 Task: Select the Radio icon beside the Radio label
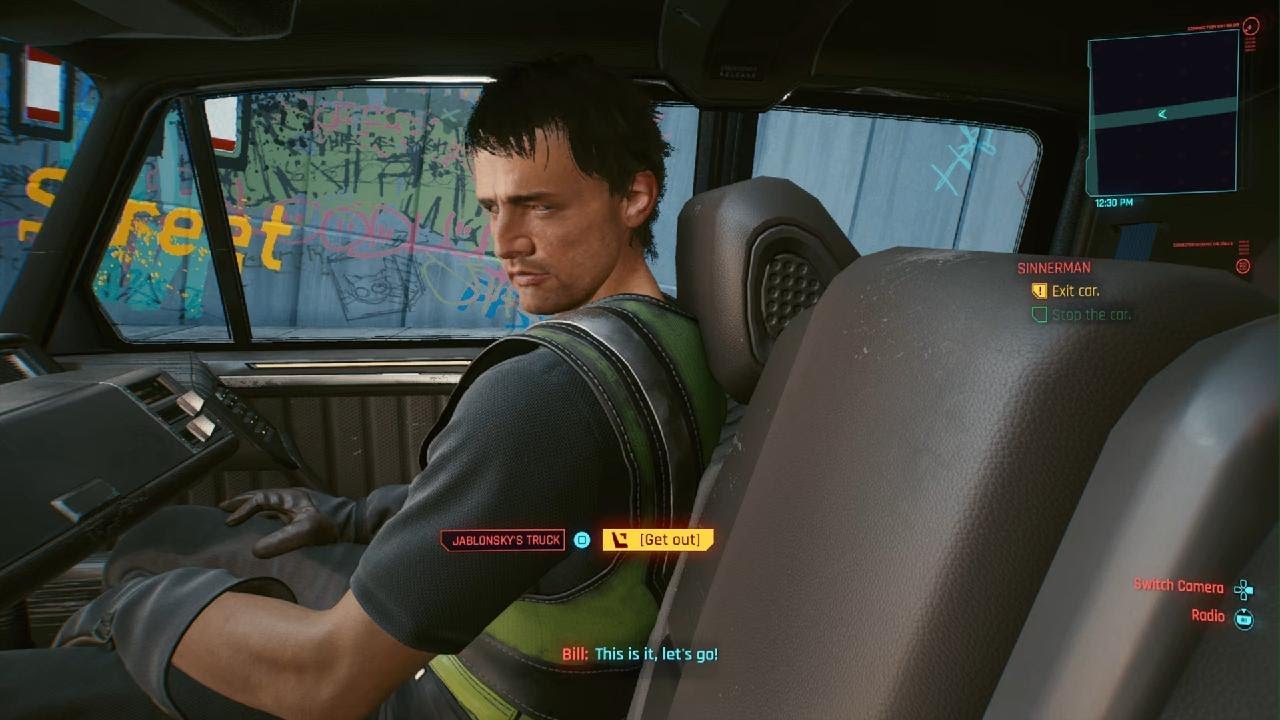1243,617
